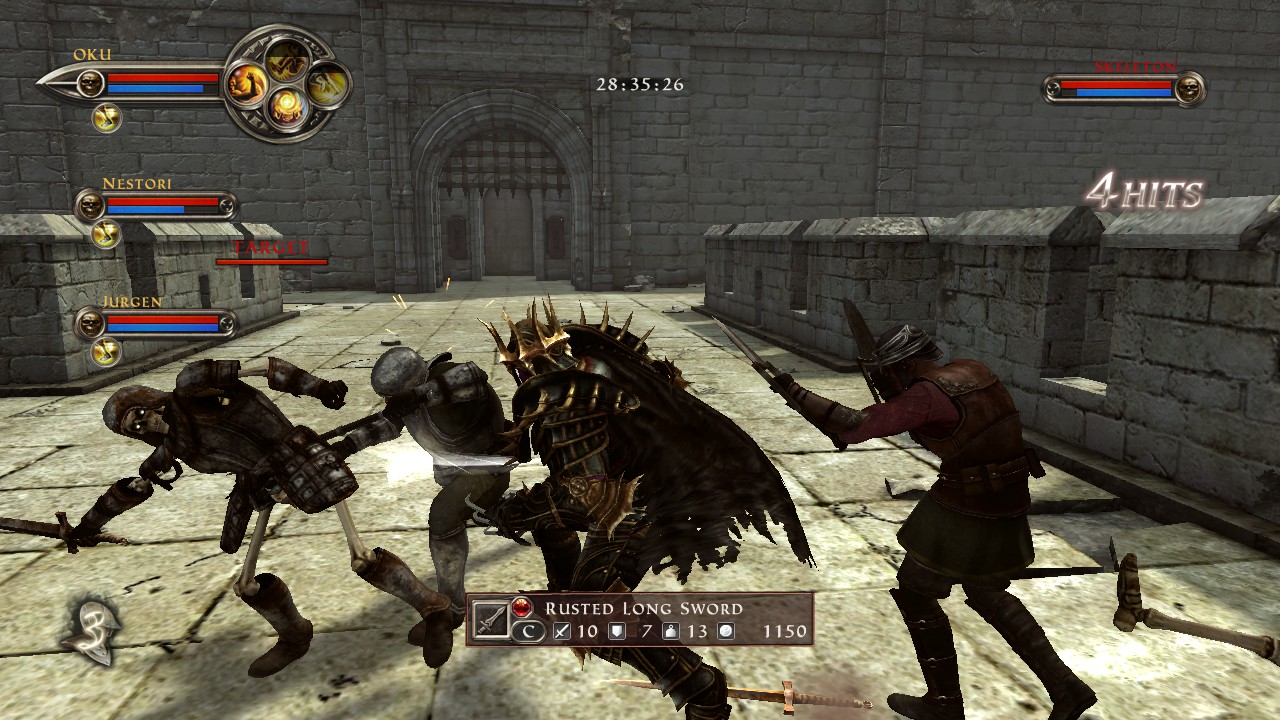Expand the round cap on Nestori's status bar
The width and height of the screenshot is (1280, 720).
tap(226, 207)
